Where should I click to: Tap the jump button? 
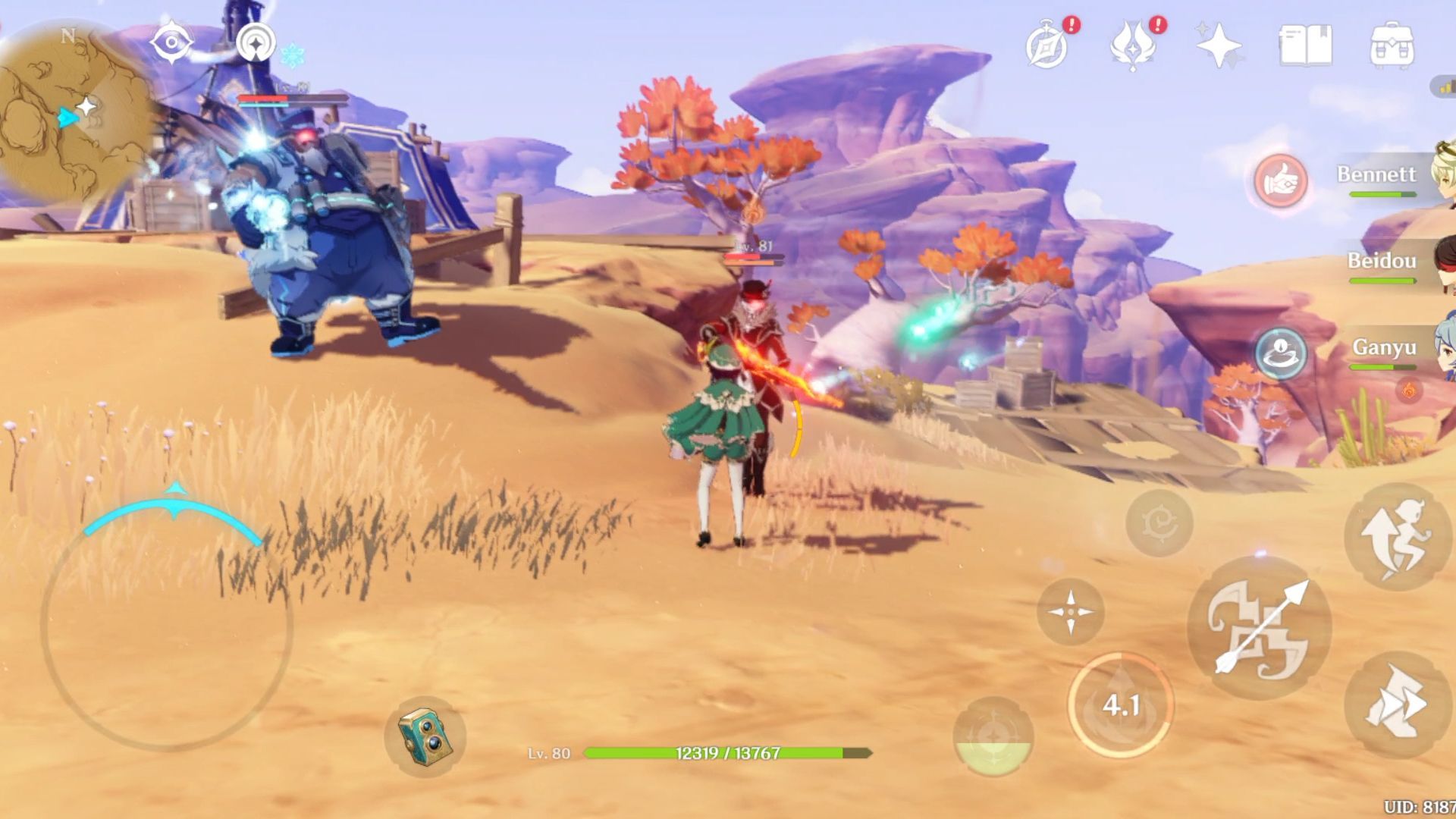pos(1396,537)
